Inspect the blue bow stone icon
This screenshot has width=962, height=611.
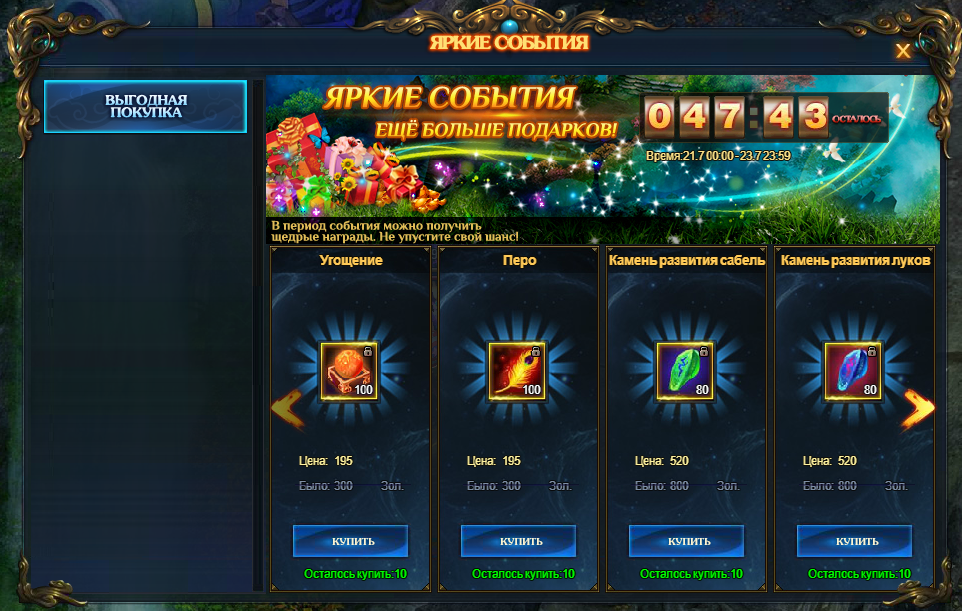tap(853, 371)
